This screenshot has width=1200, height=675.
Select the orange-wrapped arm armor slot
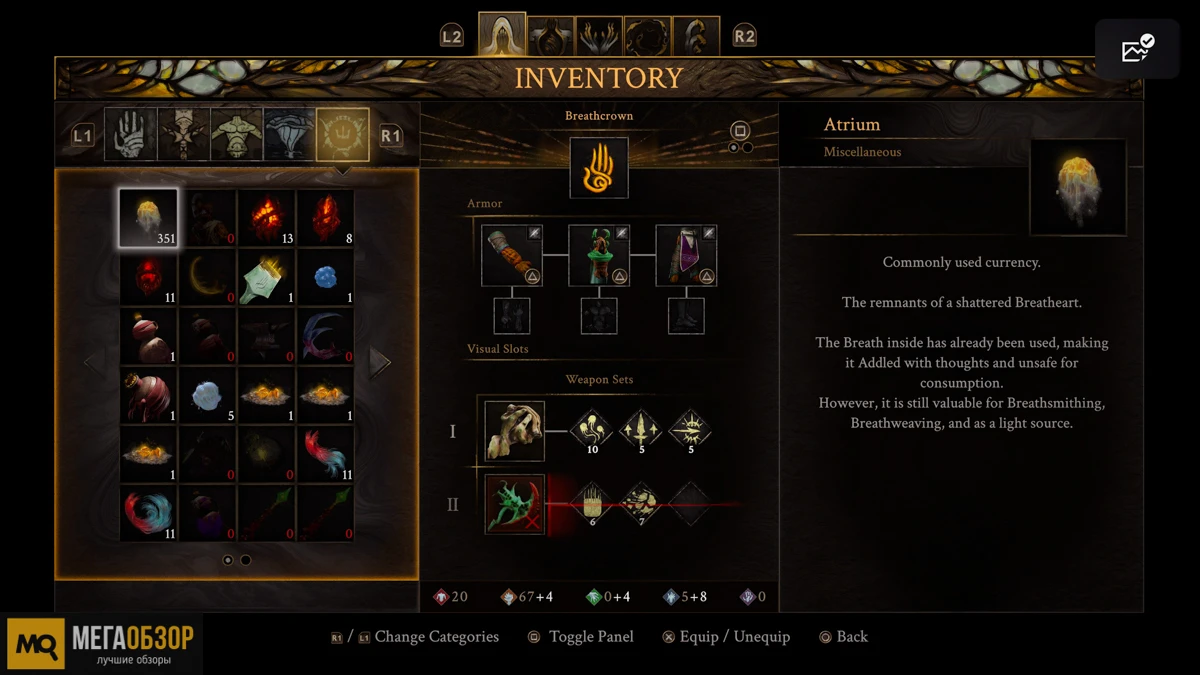[512, 255]
